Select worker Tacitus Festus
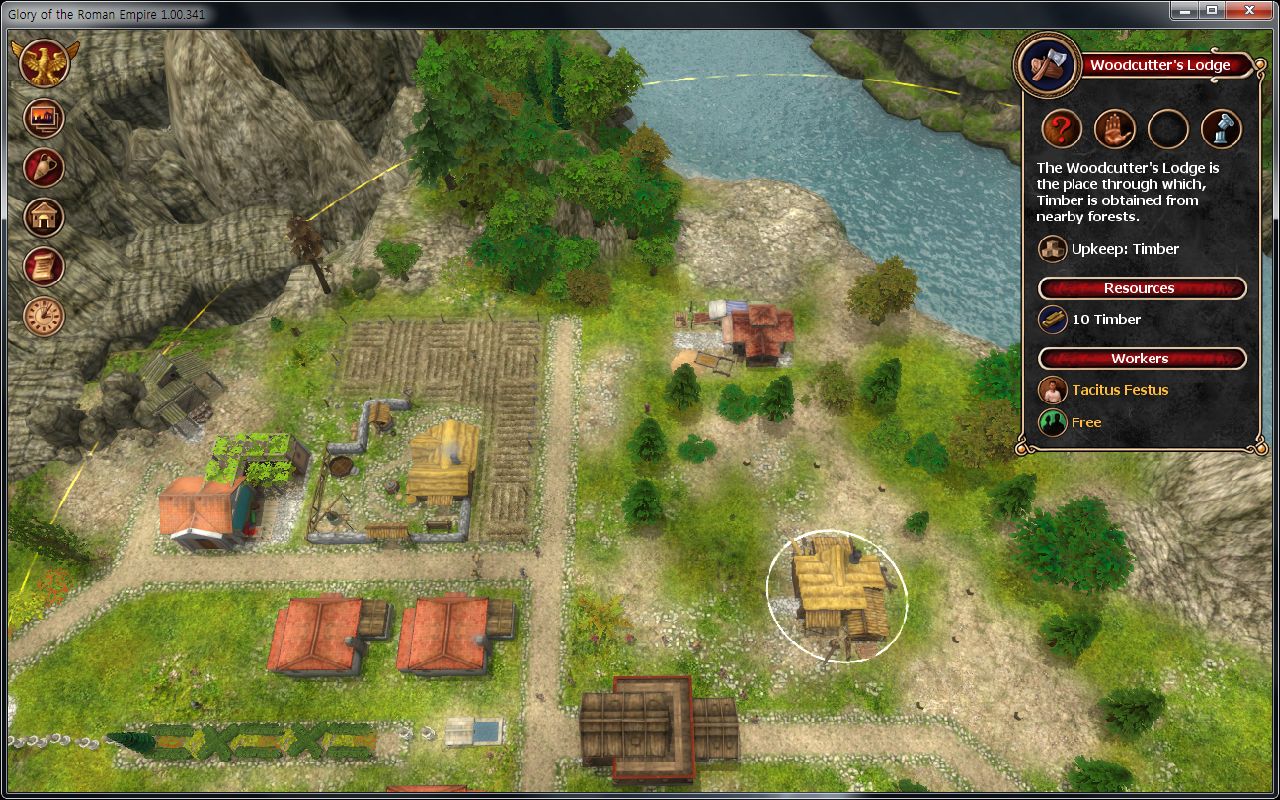 [x=1119, y=390]
